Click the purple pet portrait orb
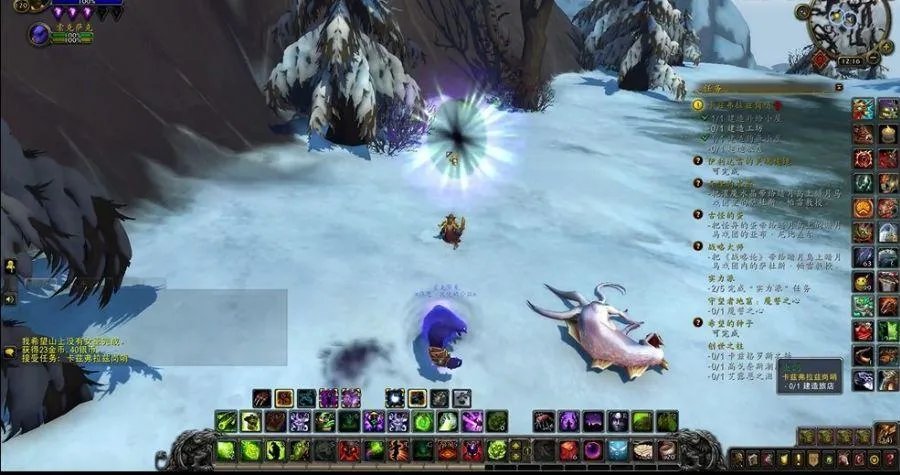The image size is (900, 475). click(39, 35)
